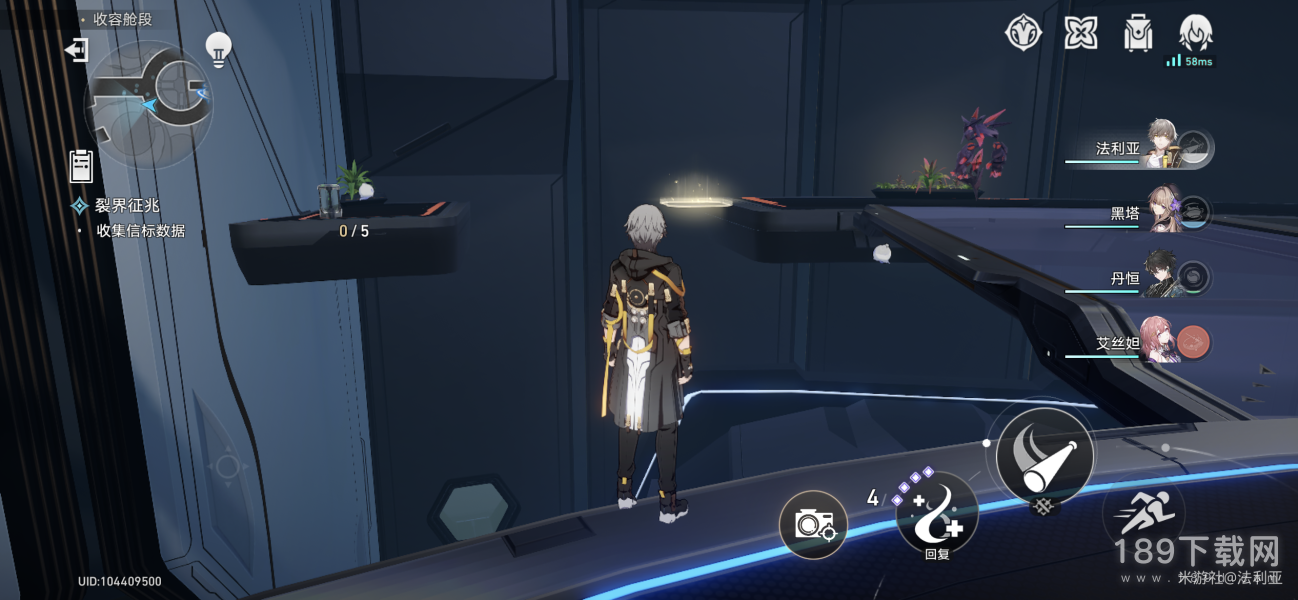This screenshot has width=1298, height=600.
Task: Open the round mask-shaped top icon
Action: (1023, 33)
